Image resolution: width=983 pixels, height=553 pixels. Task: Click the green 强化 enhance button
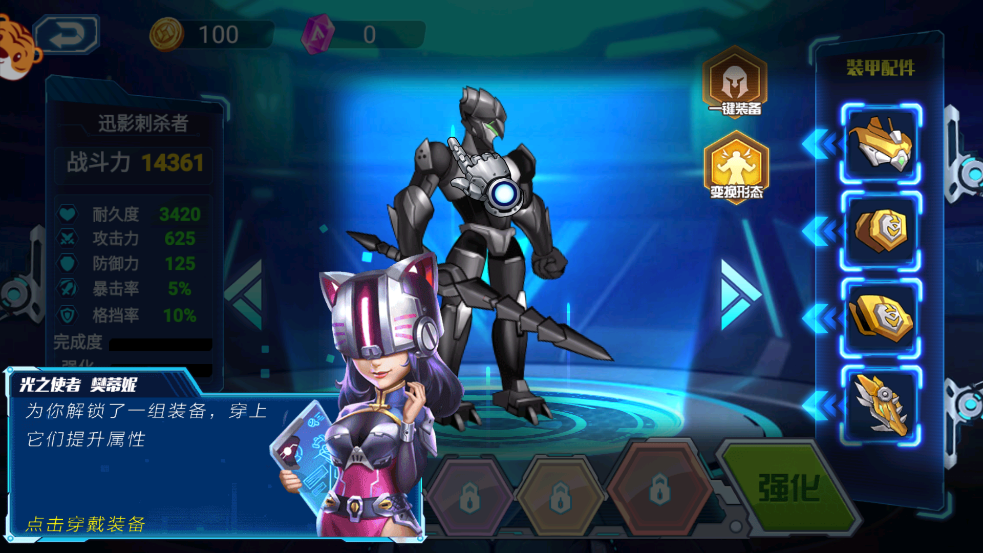[789, 487]
